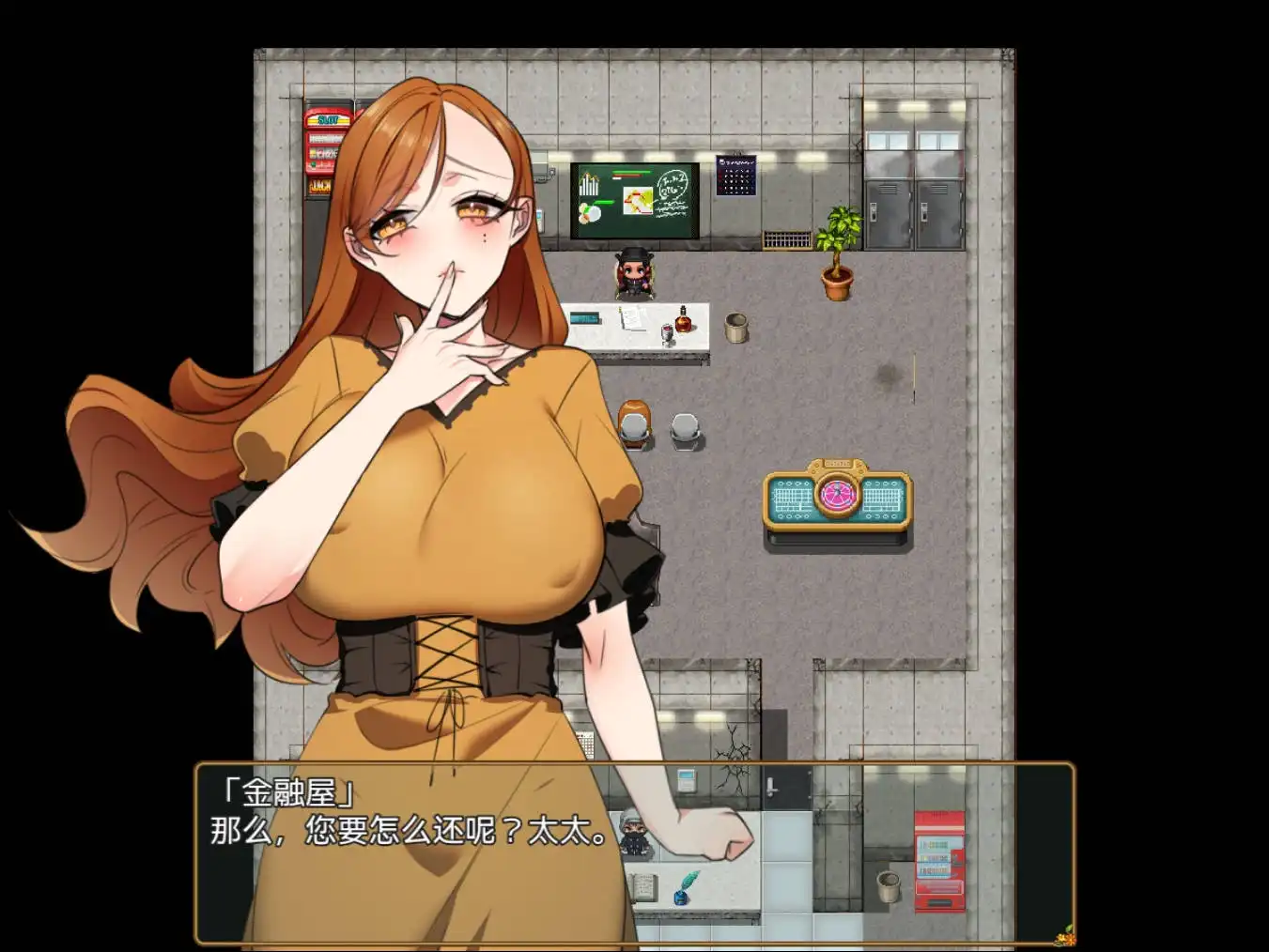Click the potted plant by the lockers
This screenshot has height=952, width=1269.
(839, 253)
